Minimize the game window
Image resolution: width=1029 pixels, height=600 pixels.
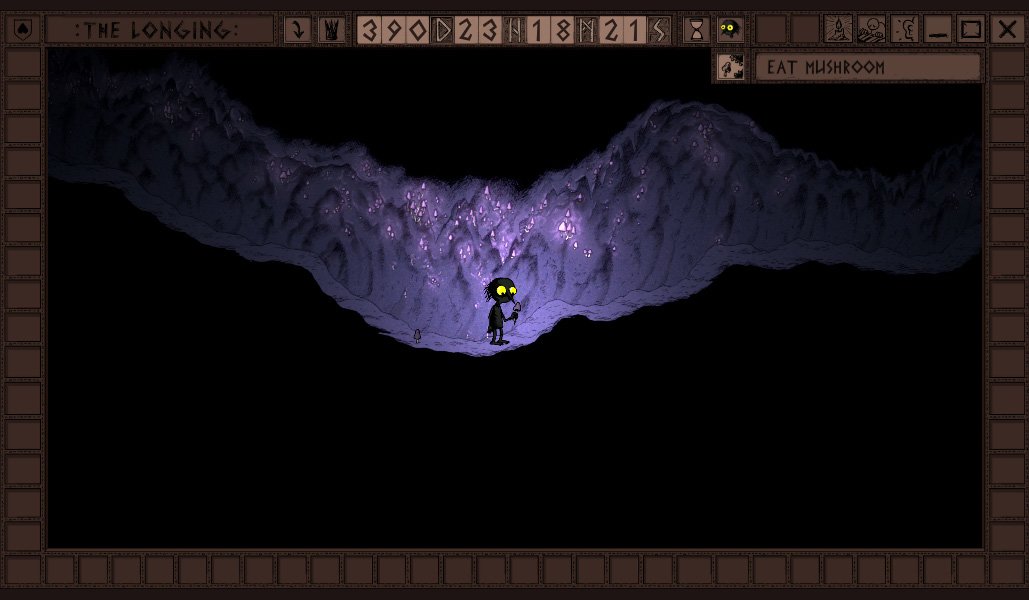click(937, 30)
